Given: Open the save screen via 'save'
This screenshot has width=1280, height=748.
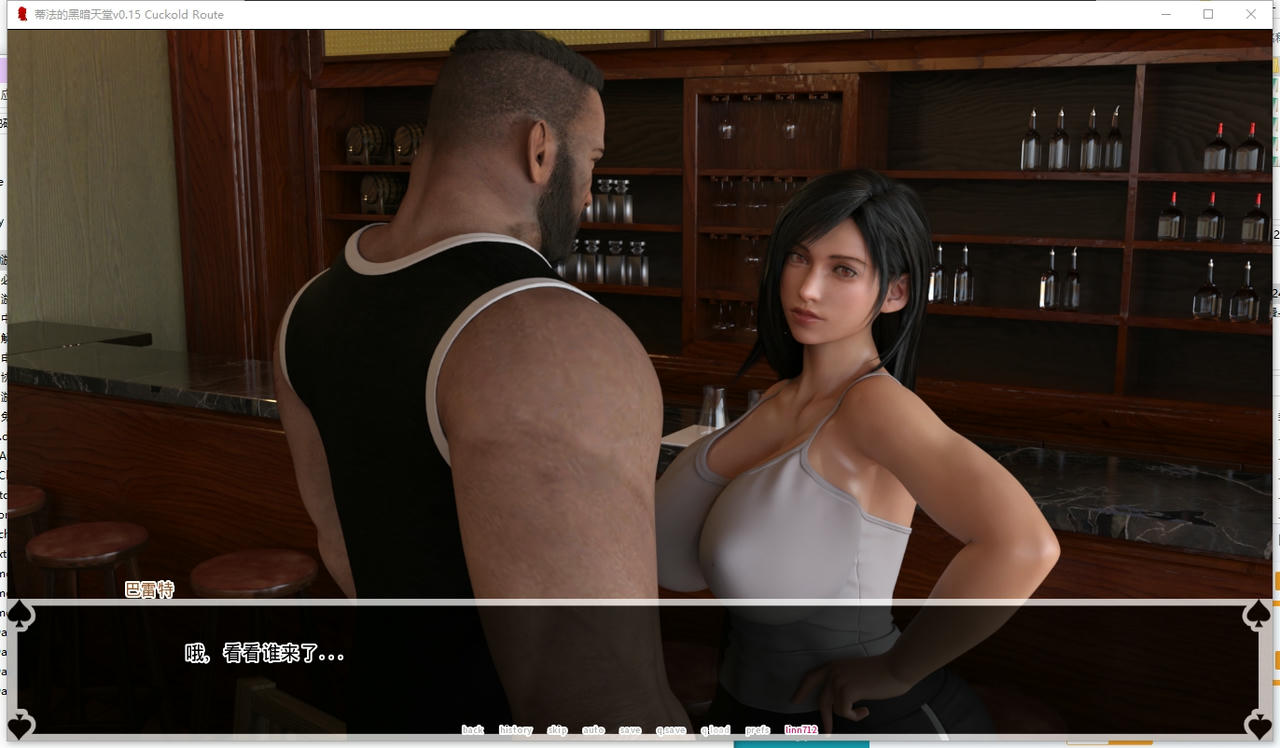Looking at the screenshot, I should (630, 730).
